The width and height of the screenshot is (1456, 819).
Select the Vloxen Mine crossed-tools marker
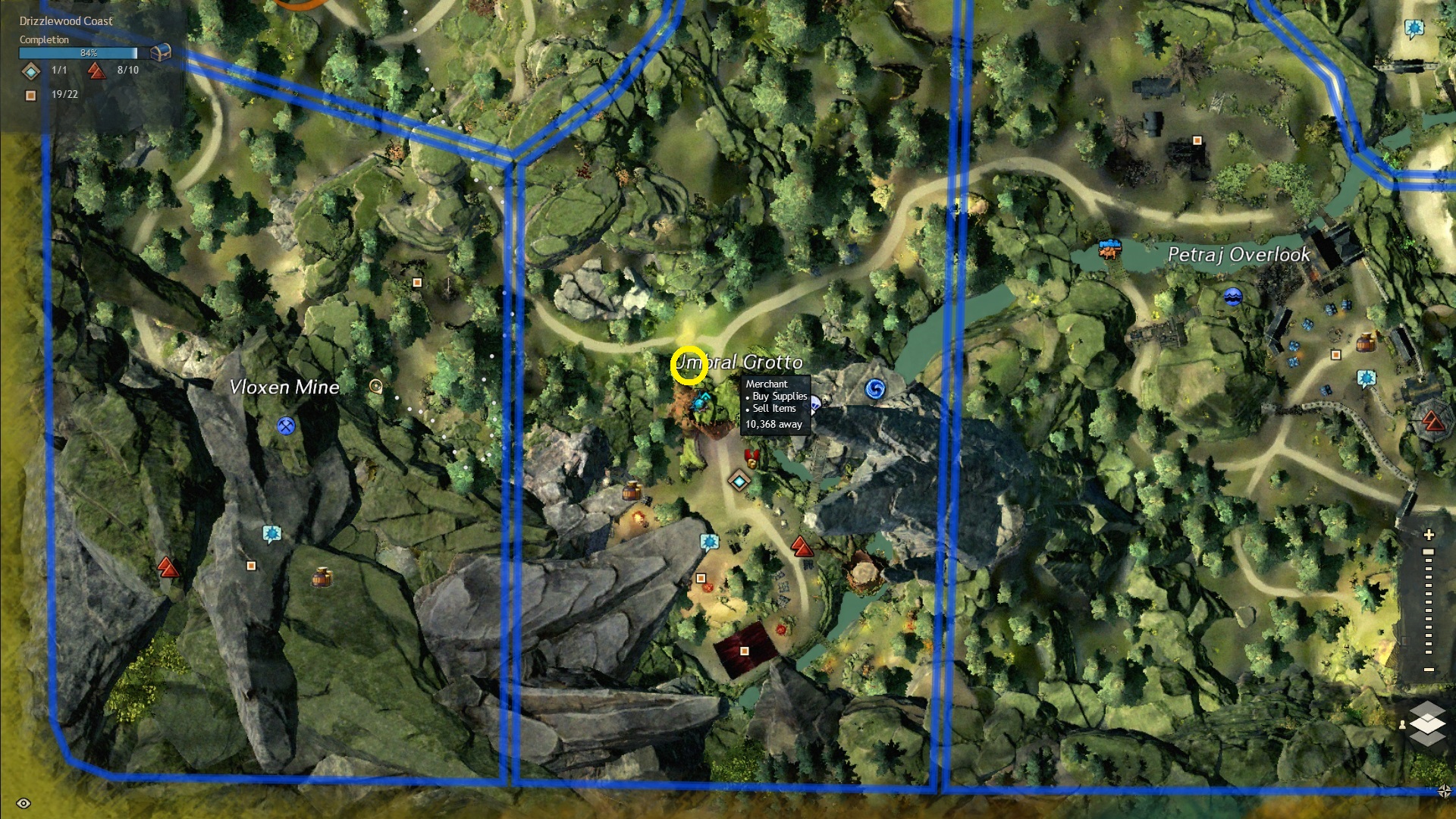tap(286, 426)
